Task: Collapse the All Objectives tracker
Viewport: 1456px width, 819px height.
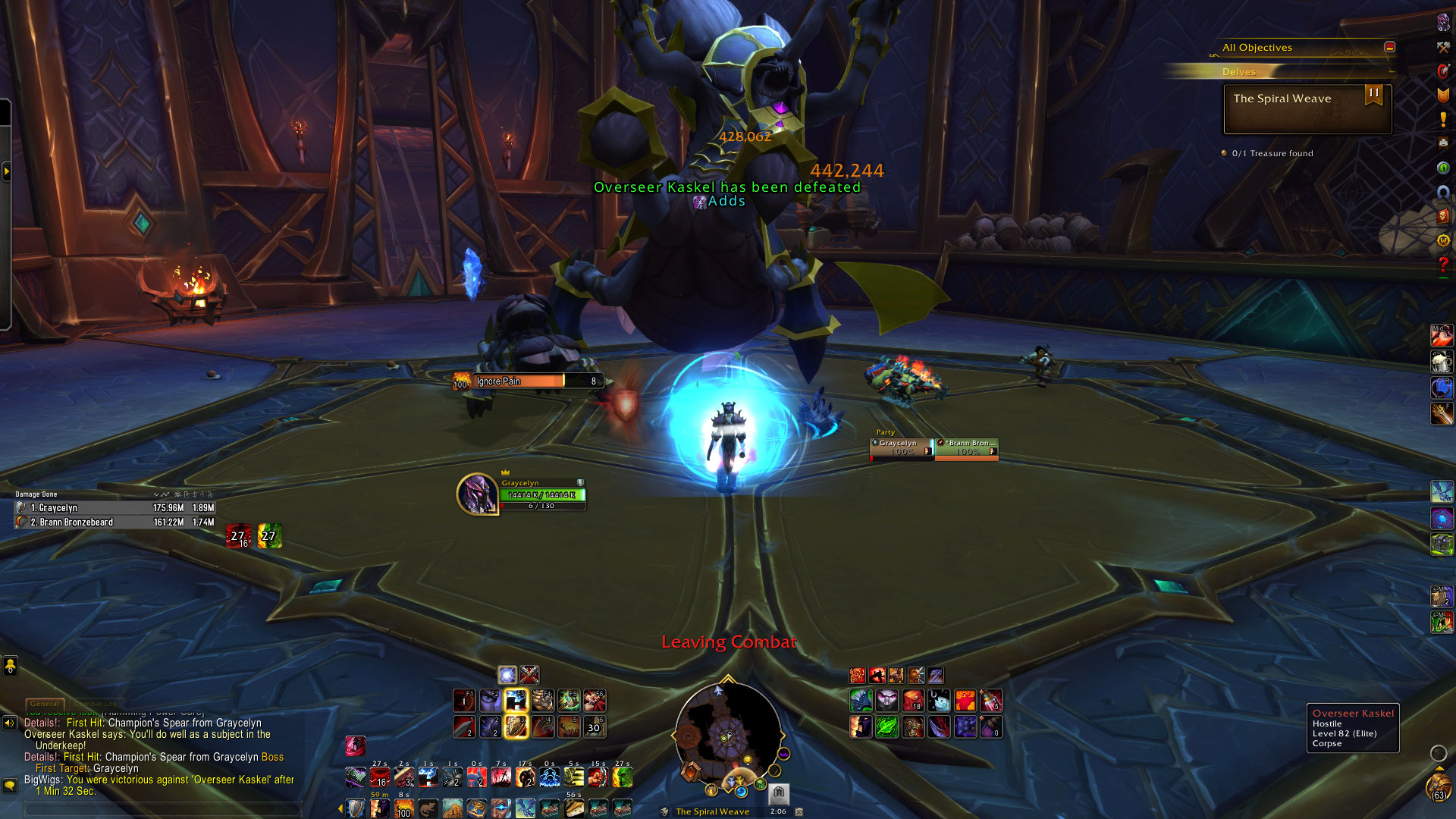Action: tap(1389, 47)
